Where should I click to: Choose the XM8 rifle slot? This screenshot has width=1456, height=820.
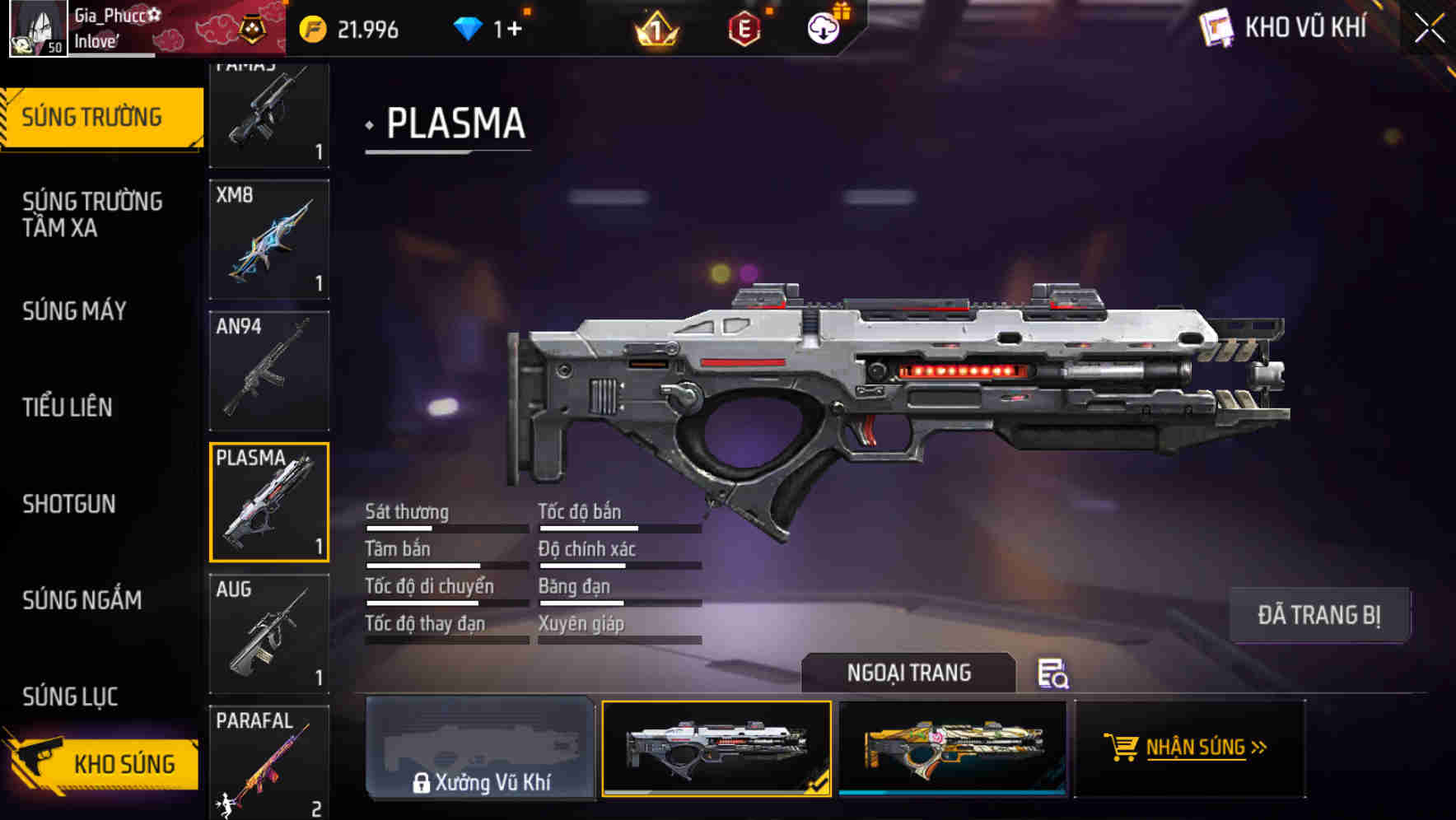click(269, 240)
